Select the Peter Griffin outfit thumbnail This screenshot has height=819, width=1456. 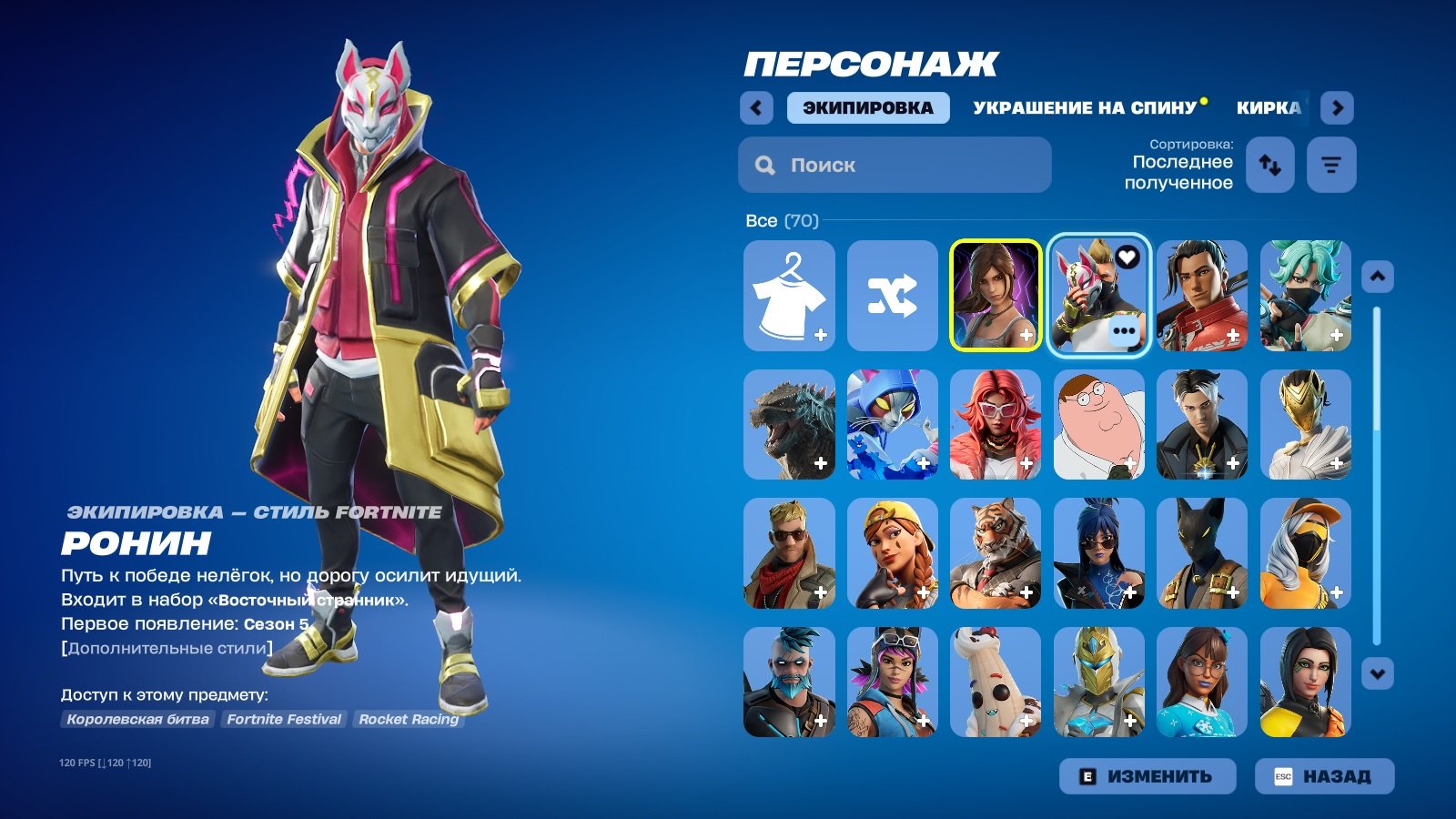point(1098,425)
